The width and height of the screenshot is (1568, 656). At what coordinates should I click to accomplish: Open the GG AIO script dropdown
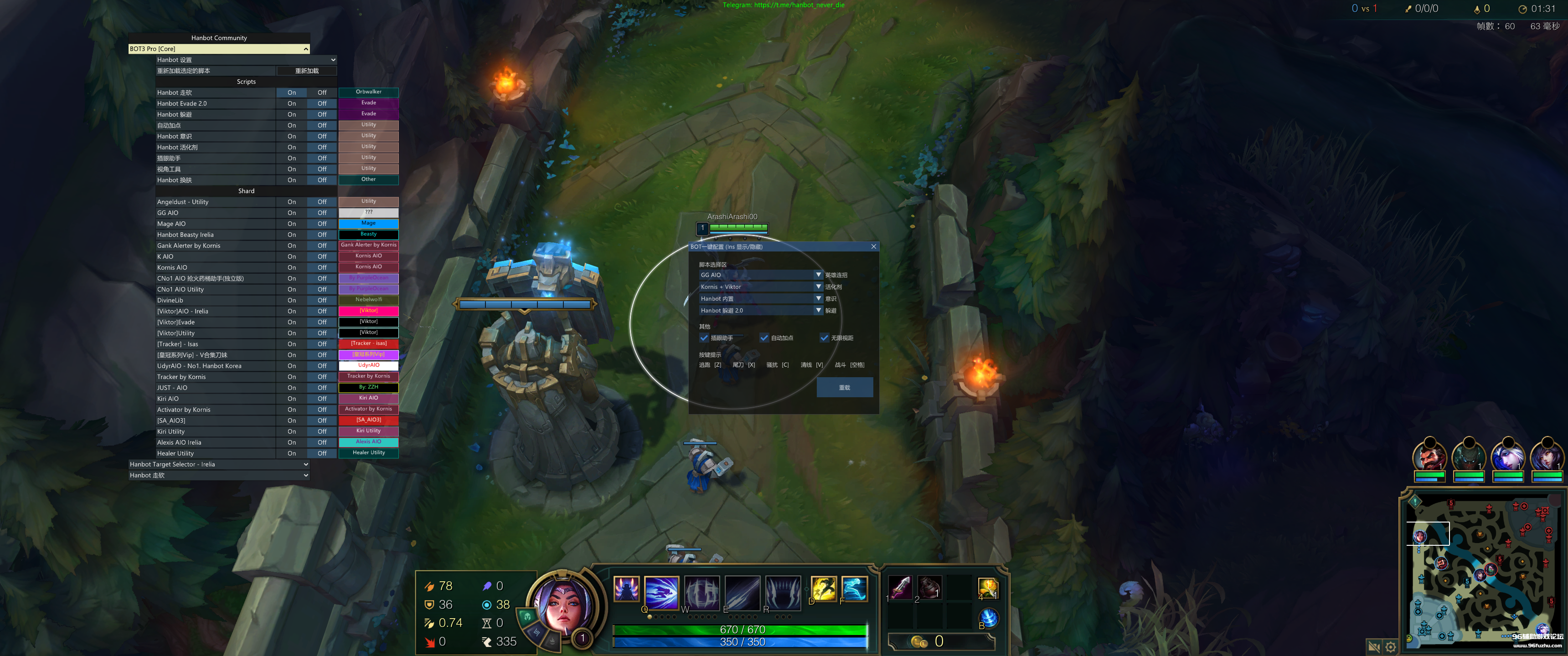(x=818, y=275)
